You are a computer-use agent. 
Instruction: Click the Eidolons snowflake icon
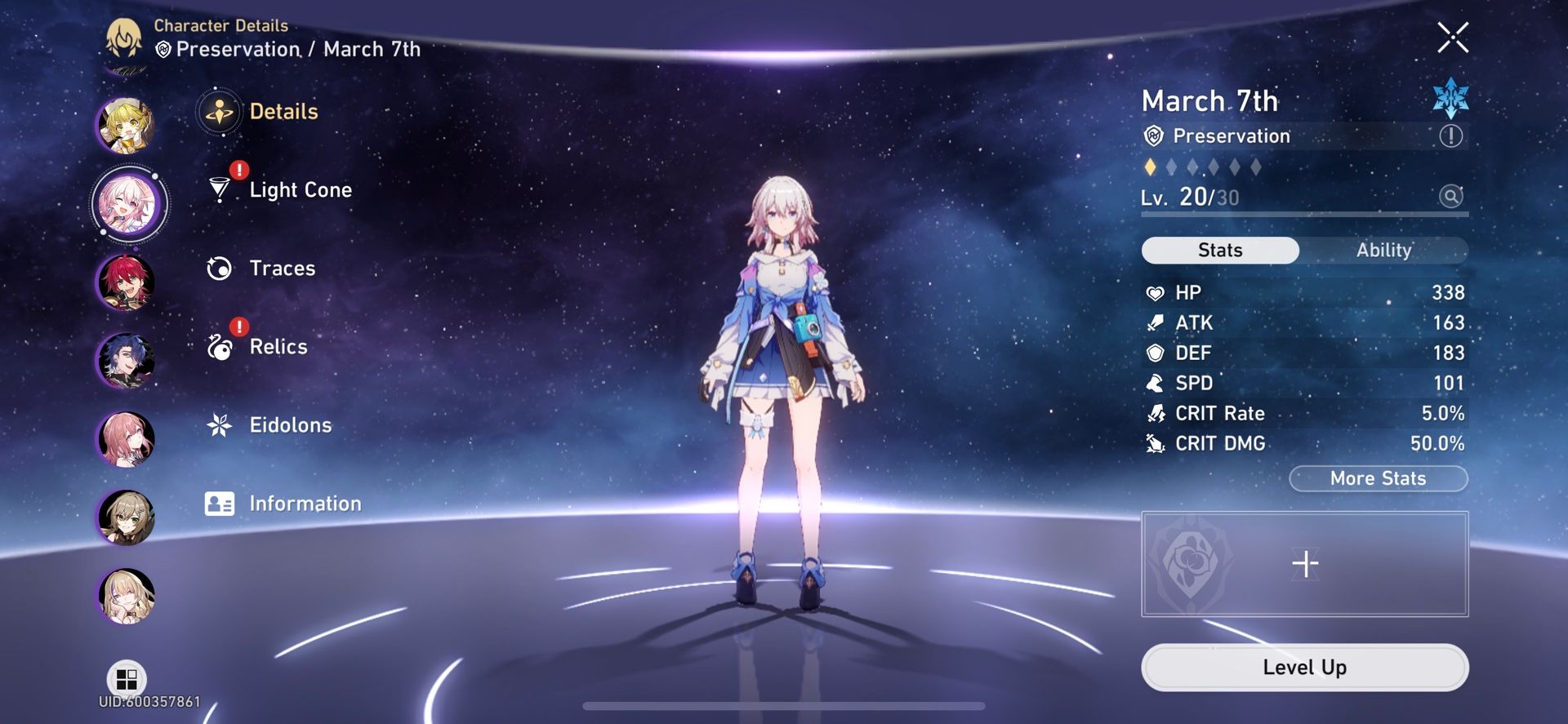coord(218,424)
